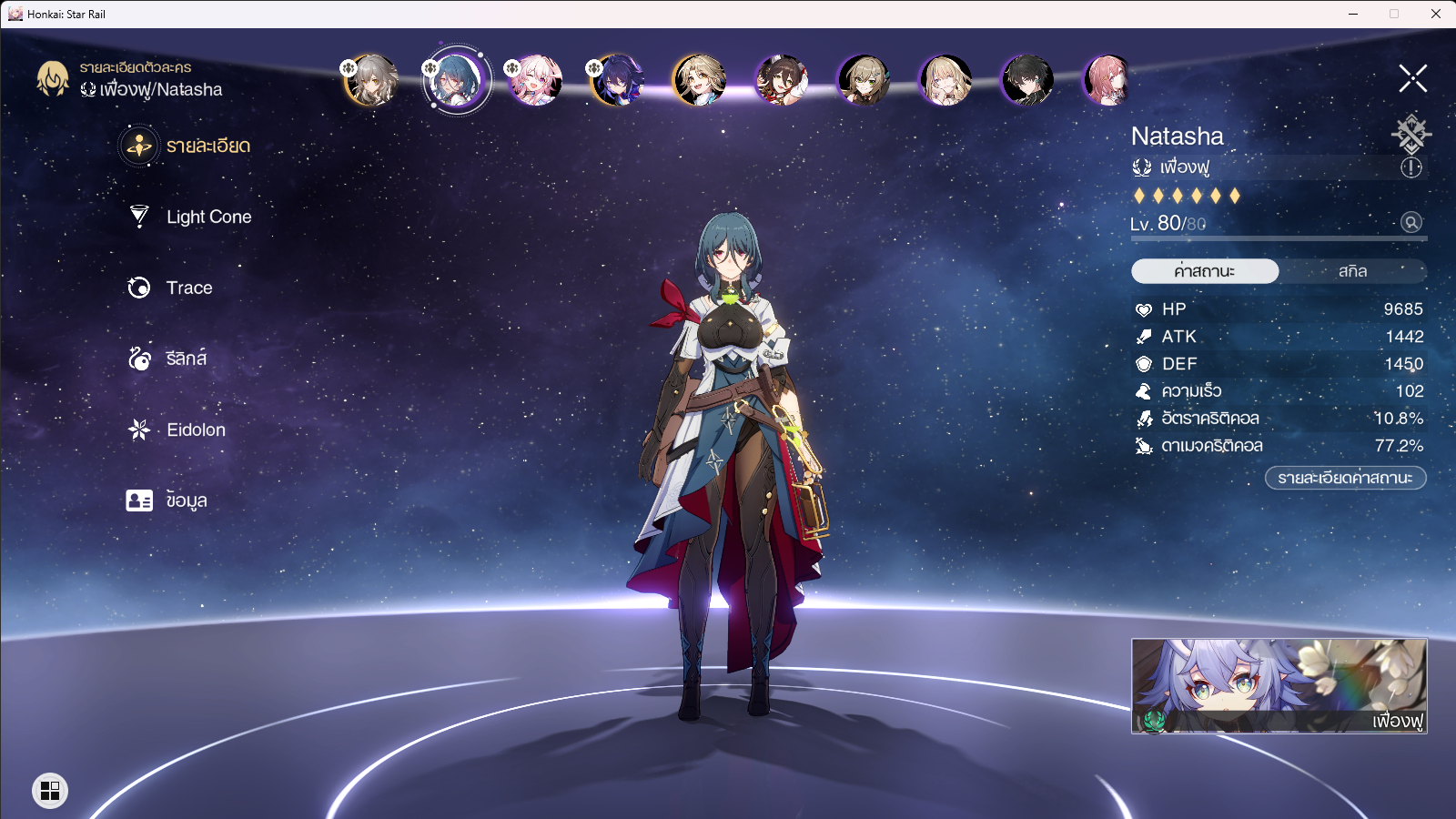
Task: Open the stats detail (รายละเอียดค่าสถานะ) button
Action: click(x=1345, y=476)
